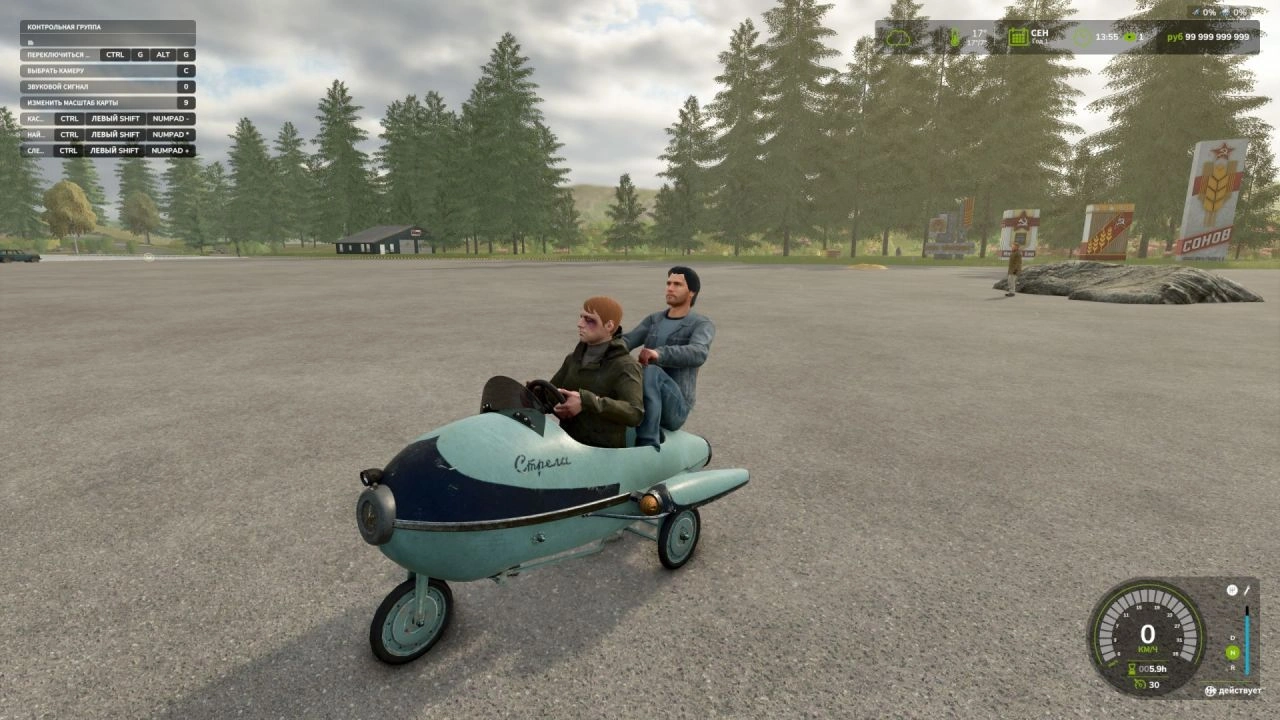Select the operating hours hourglass icon
The image size is (1280, 720).
[1131, 669]
